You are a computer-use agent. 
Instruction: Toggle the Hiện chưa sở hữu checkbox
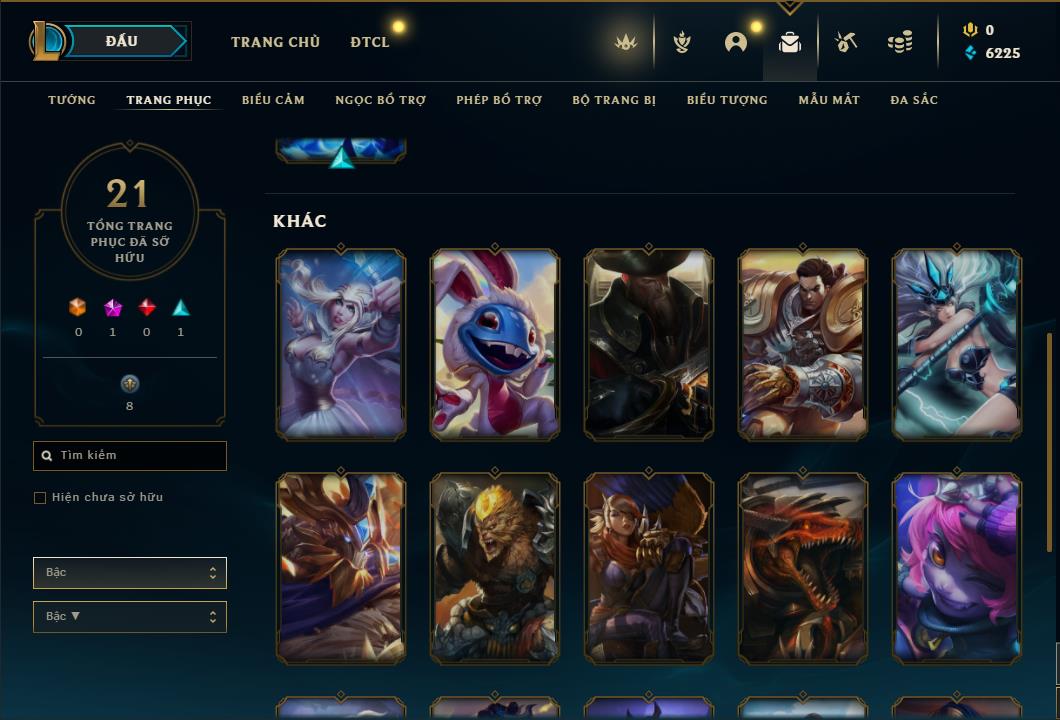click(40, 498)
